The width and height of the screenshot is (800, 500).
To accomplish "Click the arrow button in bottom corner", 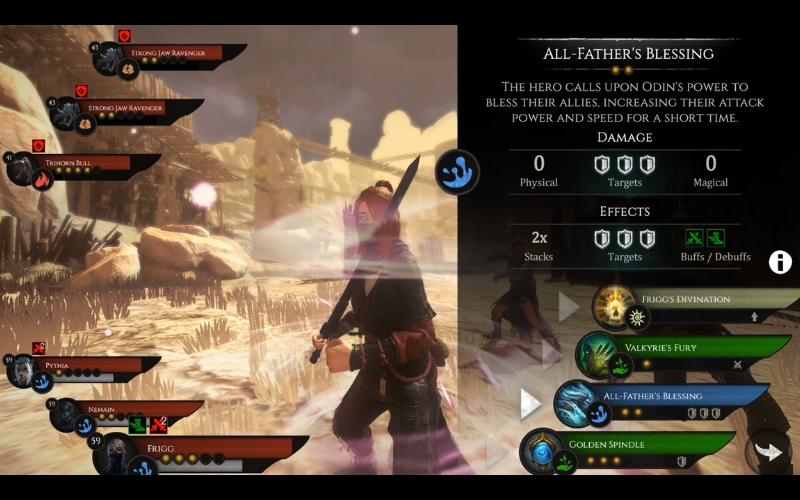I will click(x=768, y=451).
